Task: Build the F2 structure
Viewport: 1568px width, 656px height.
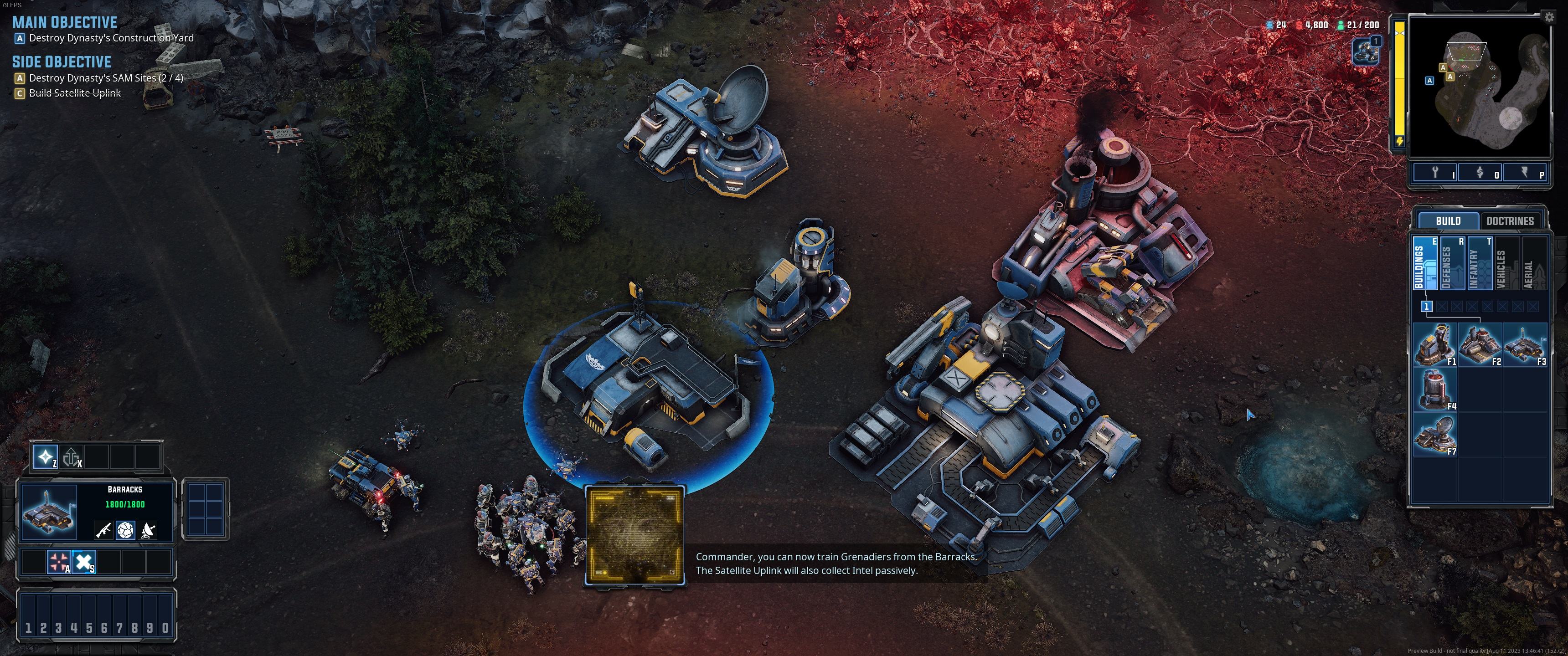Action: click(x=1480, y=344)
